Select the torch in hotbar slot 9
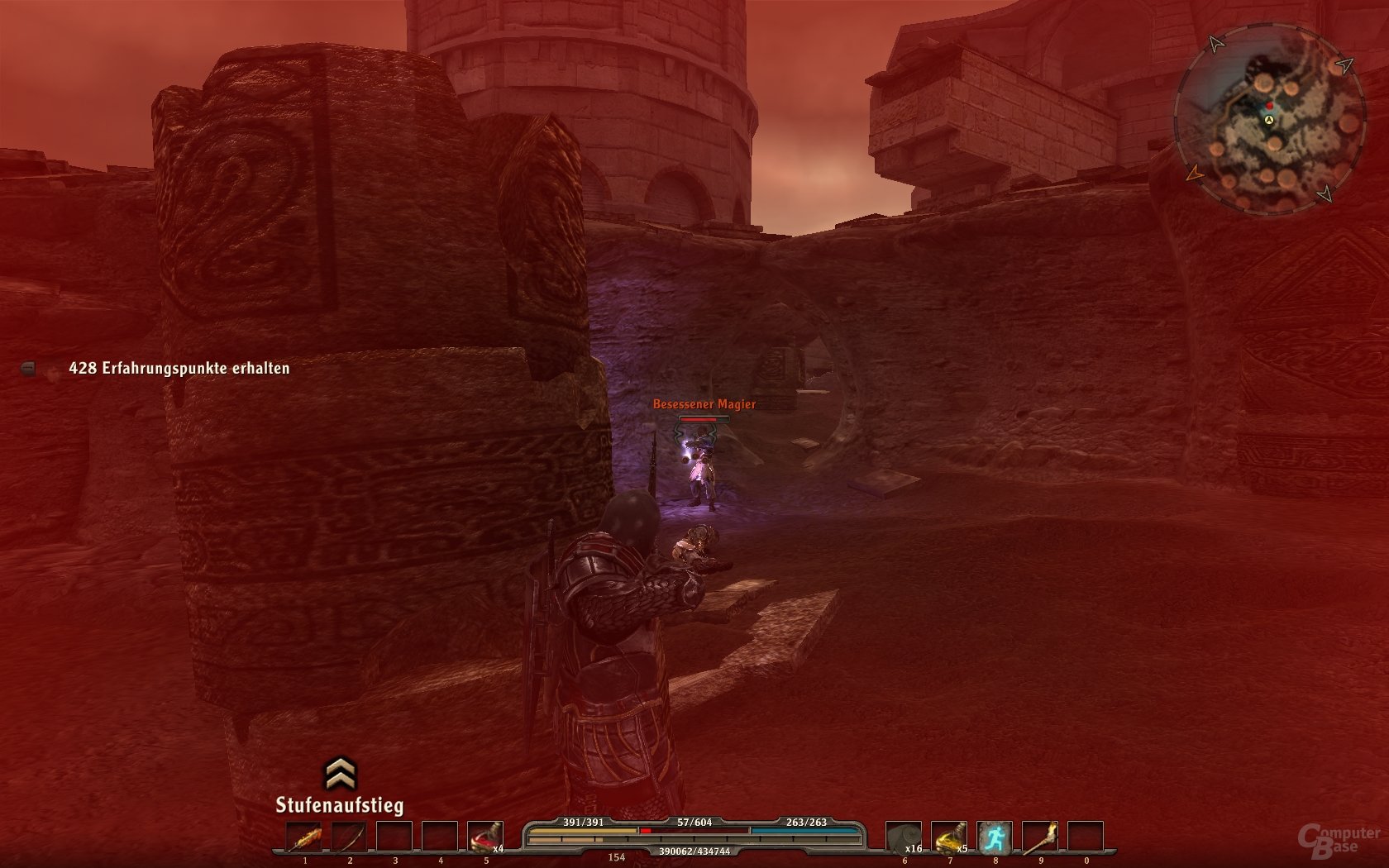Viewport: 1389px width, 868px height. pyautogui.click(x=1040, y=838)
